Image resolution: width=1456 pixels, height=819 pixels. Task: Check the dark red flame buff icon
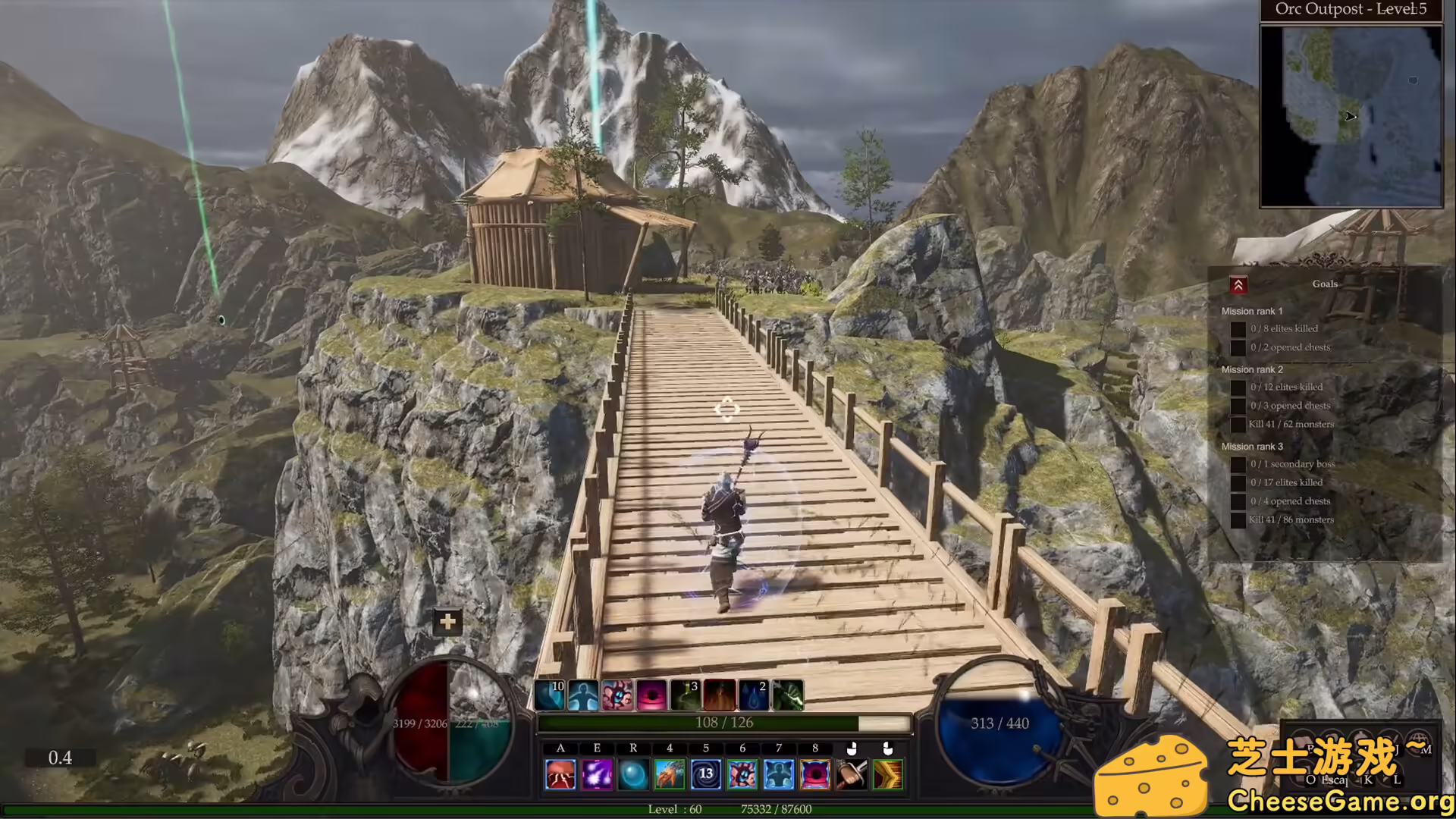coord(720,695)
